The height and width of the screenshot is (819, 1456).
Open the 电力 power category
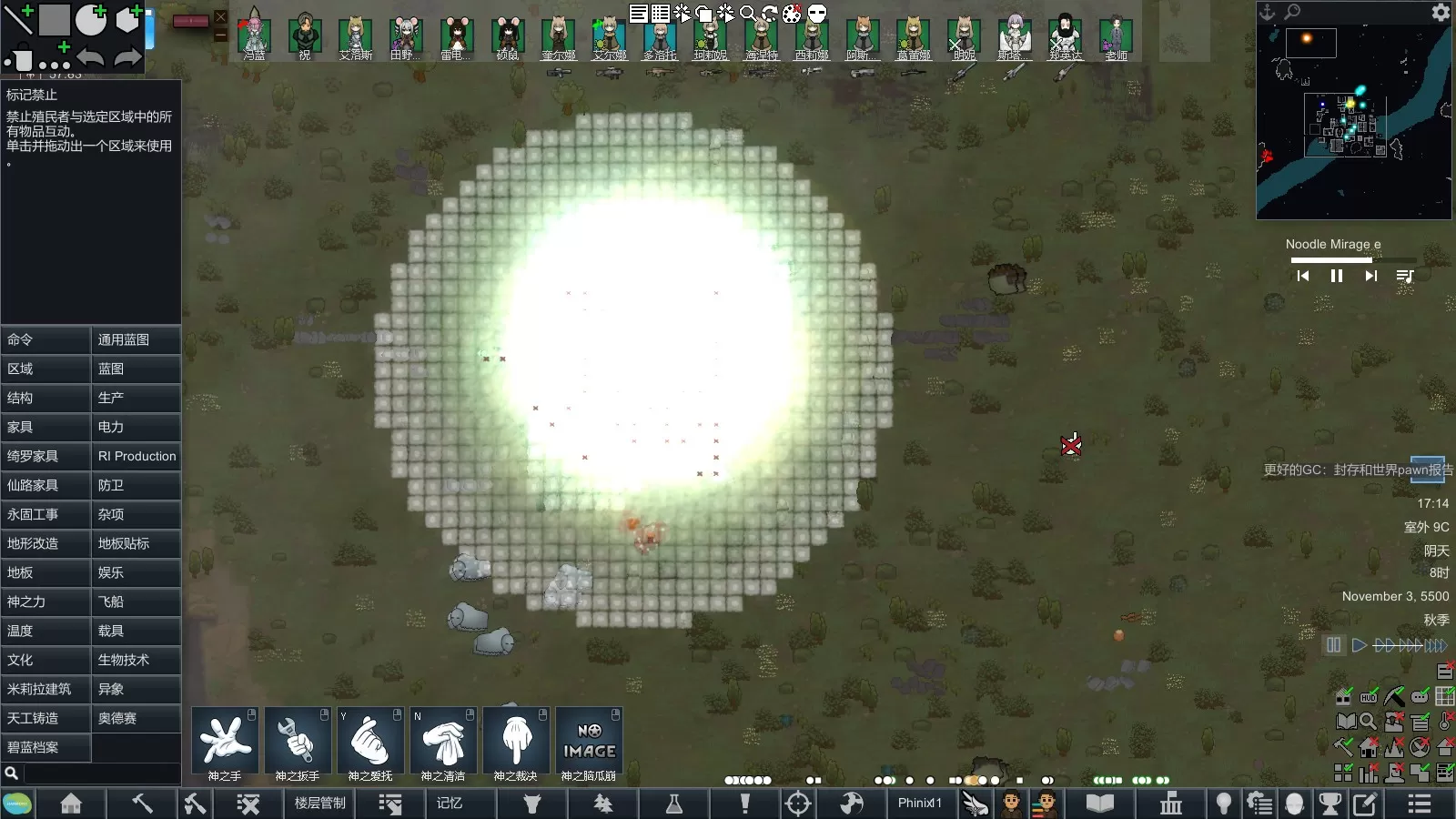tap(136, 427)
